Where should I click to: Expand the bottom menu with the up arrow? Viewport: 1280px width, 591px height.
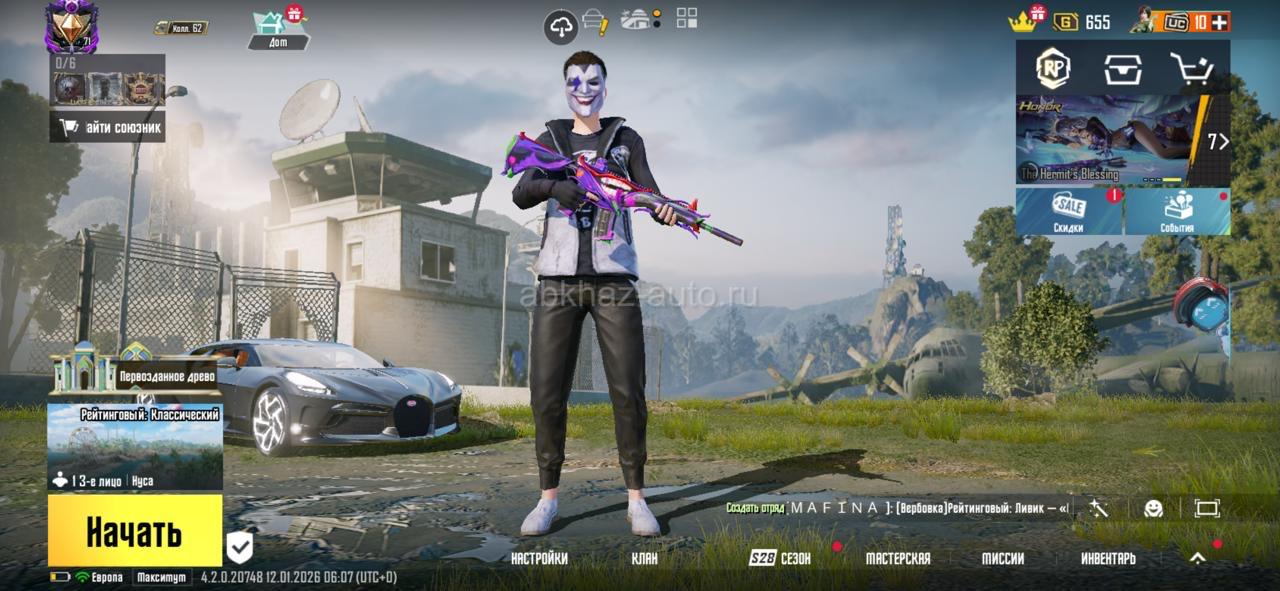pyautogui.click(x=1197, y=559)
